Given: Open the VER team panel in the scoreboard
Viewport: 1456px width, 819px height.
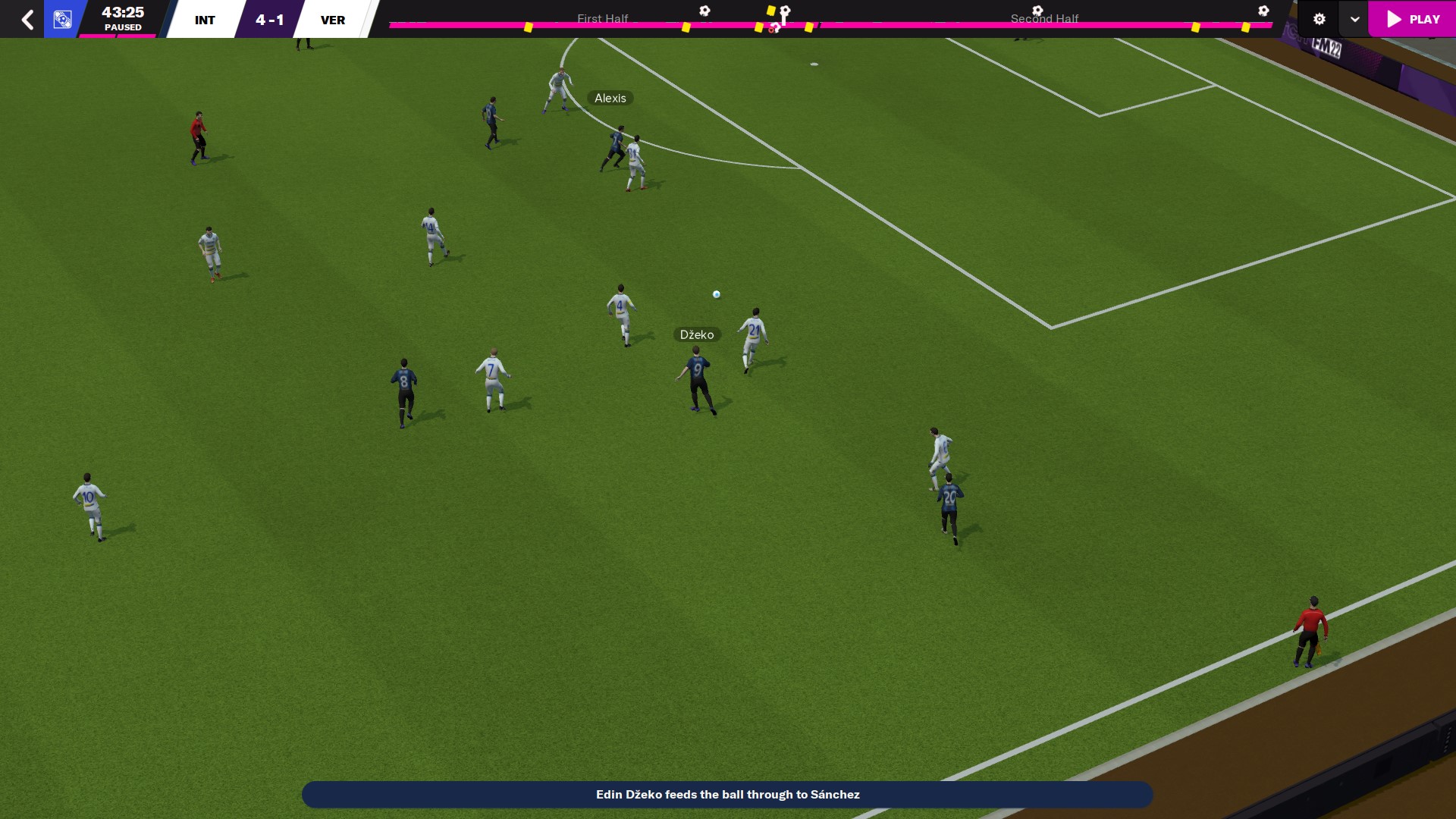Looking at the screenshot, I should (x=333, y=20).
